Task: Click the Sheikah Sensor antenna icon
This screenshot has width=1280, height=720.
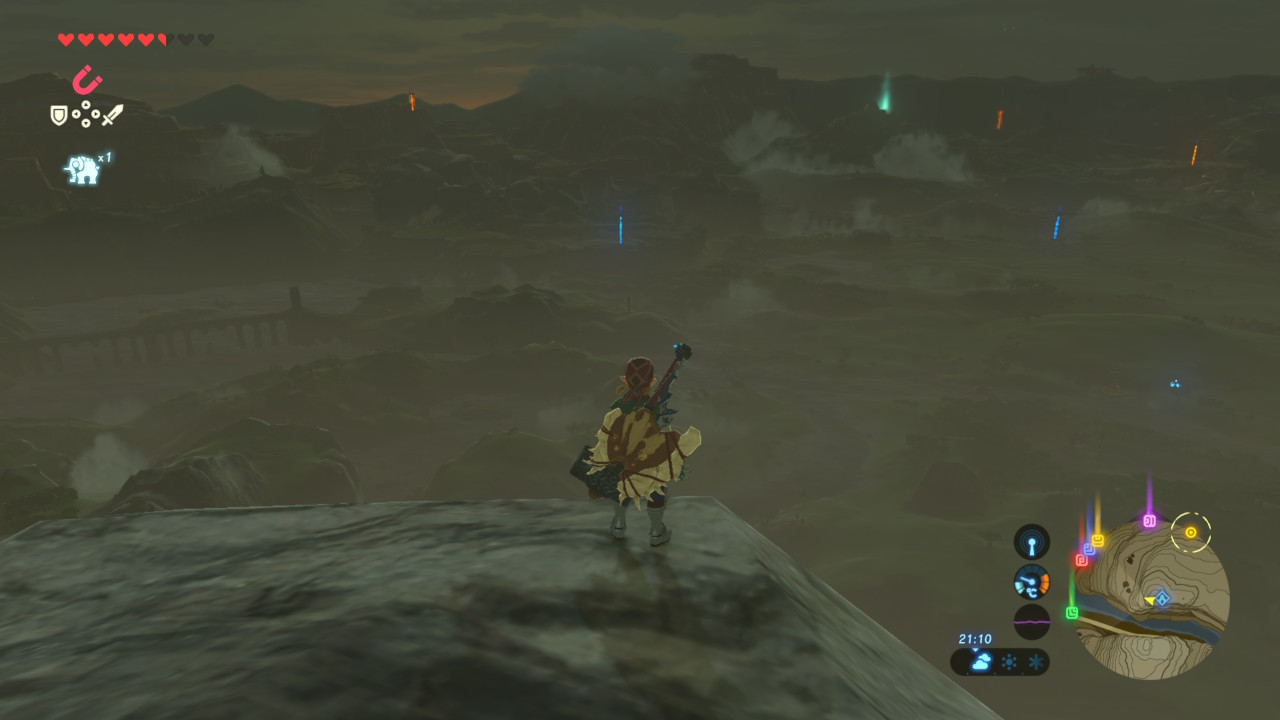Action: click(1032, 542)
